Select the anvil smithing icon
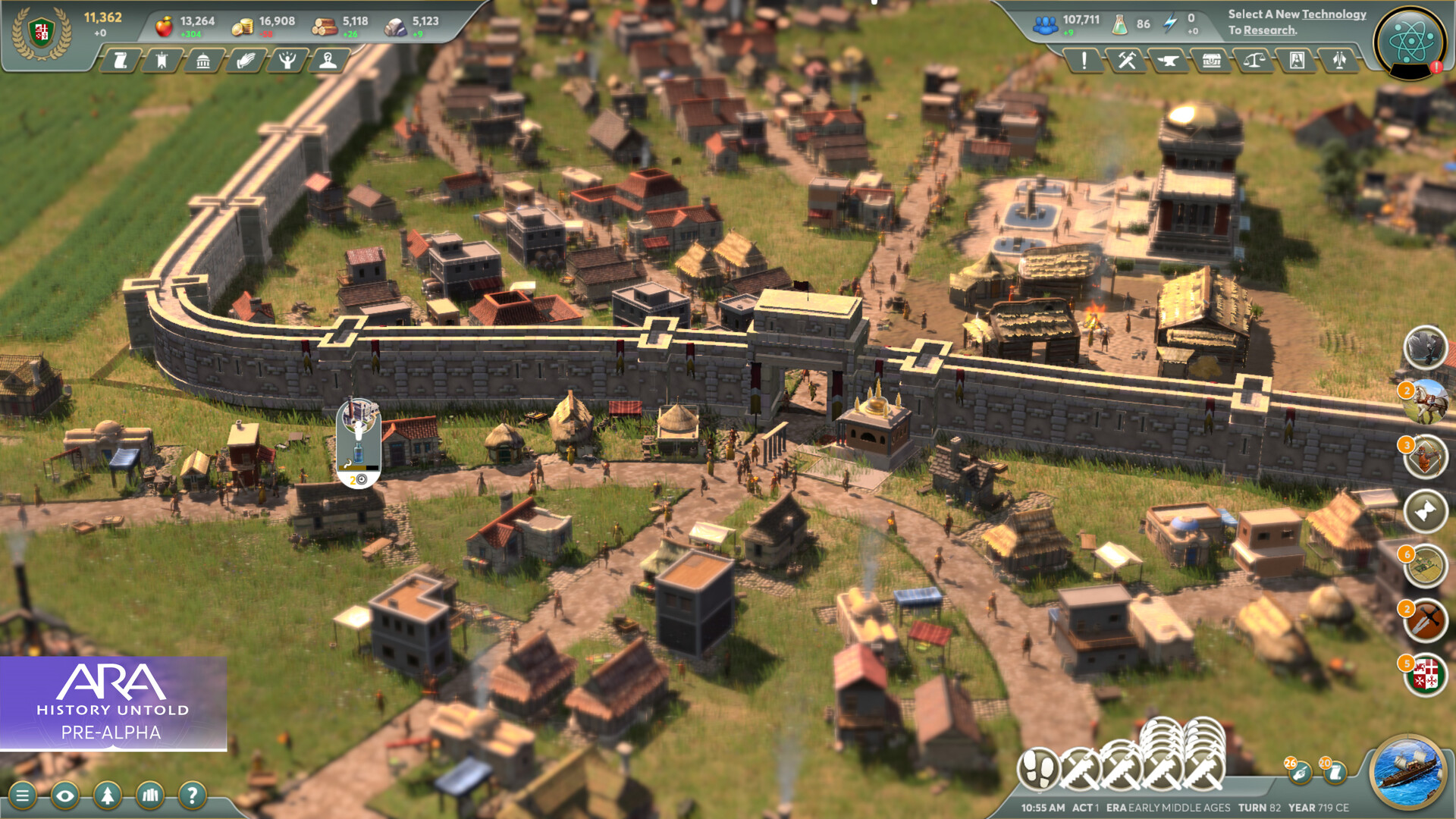The height and width of the screenshot is (819, 1456). click(1169, 60)
